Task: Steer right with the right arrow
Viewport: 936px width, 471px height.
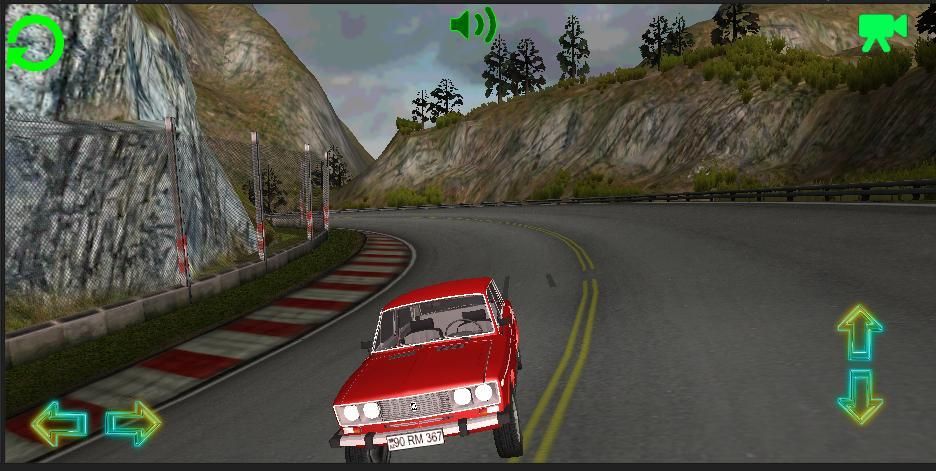Action: pyautogui.click(x=133, y=423)
